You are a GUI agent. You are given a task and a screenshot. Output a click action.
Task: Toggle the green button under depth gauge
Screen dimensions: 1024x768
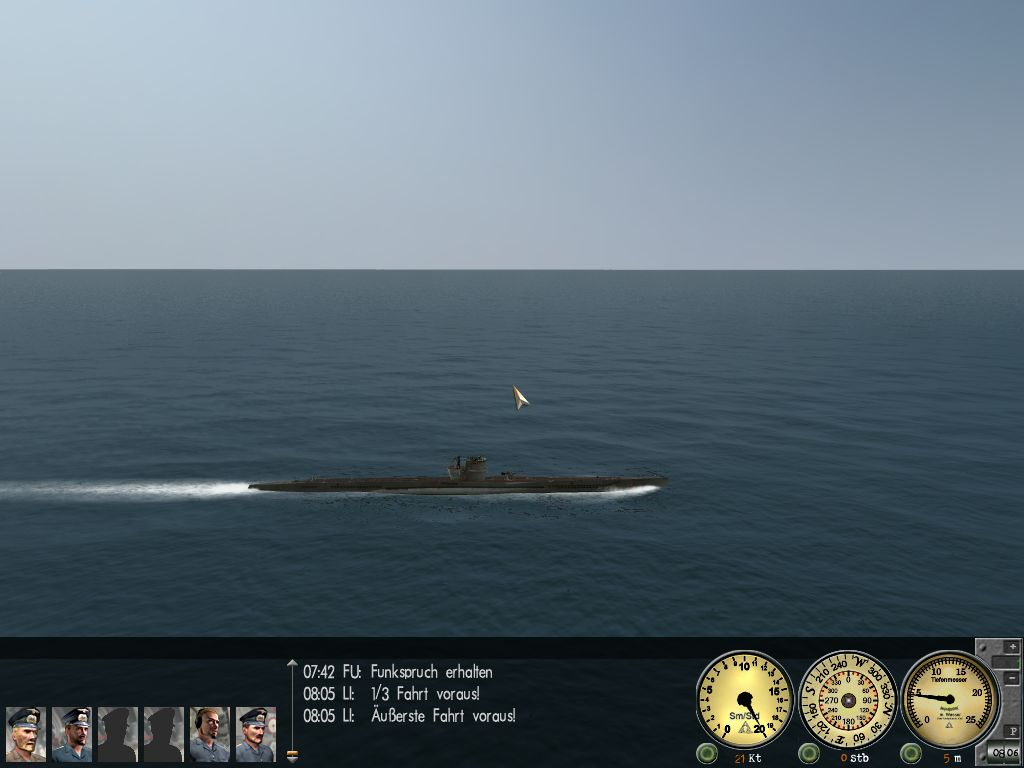coord(911,753)
